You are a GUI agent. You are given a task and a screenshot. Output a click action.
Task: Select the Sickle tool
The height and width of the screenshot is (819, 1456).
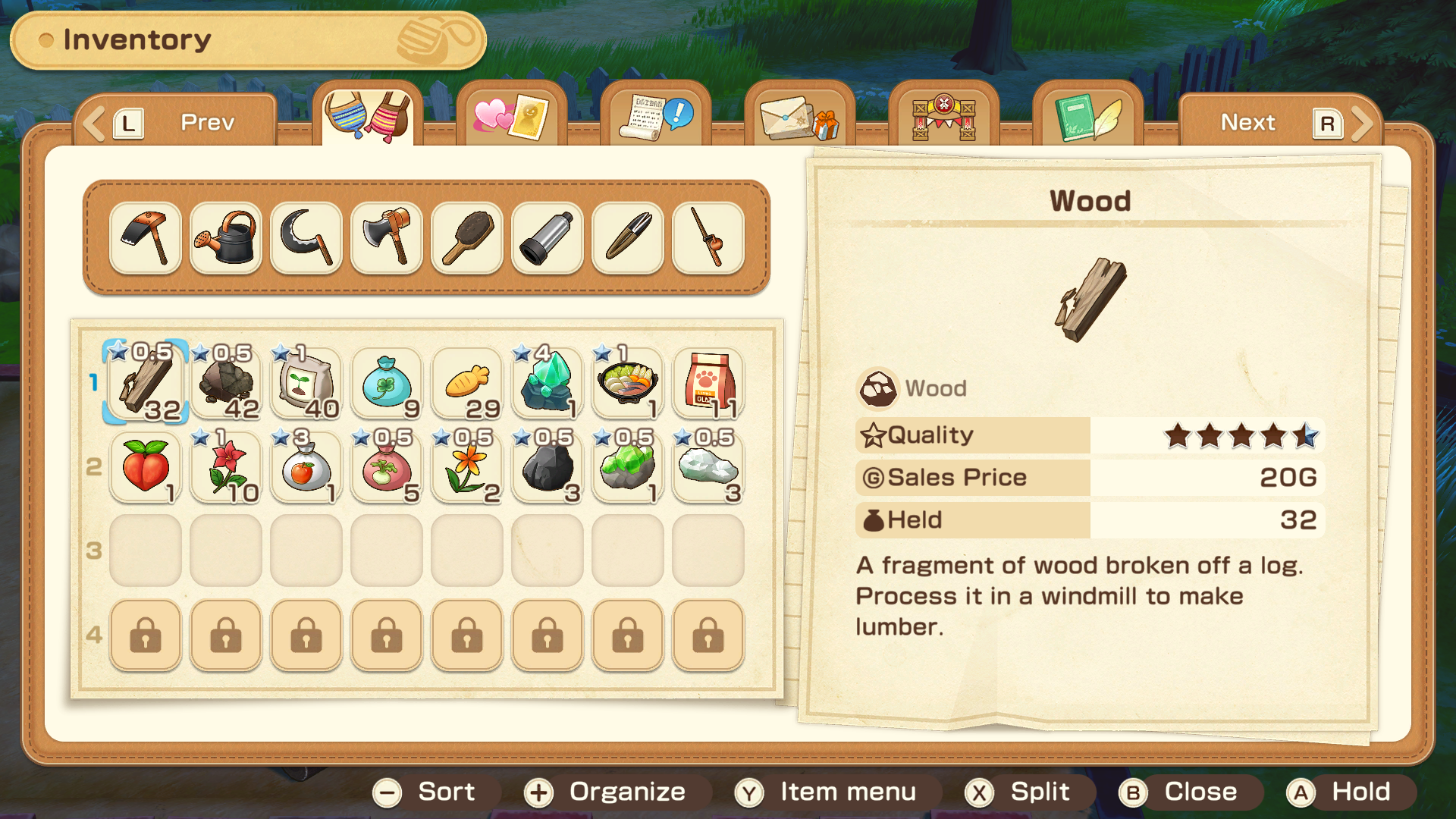[306, 237]
